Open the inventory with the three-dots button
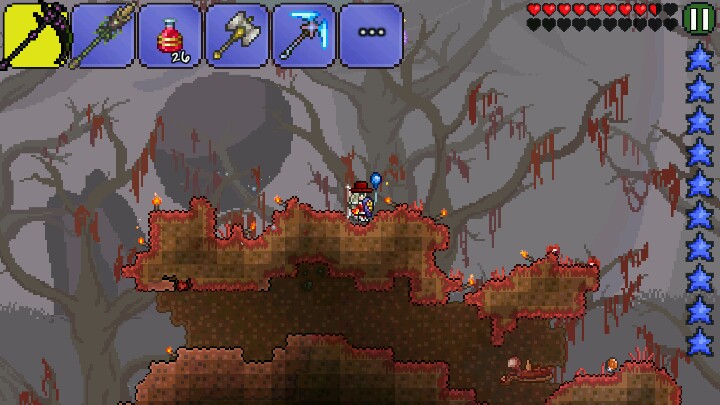The image size is (720, 405). [x=370, y=35]
